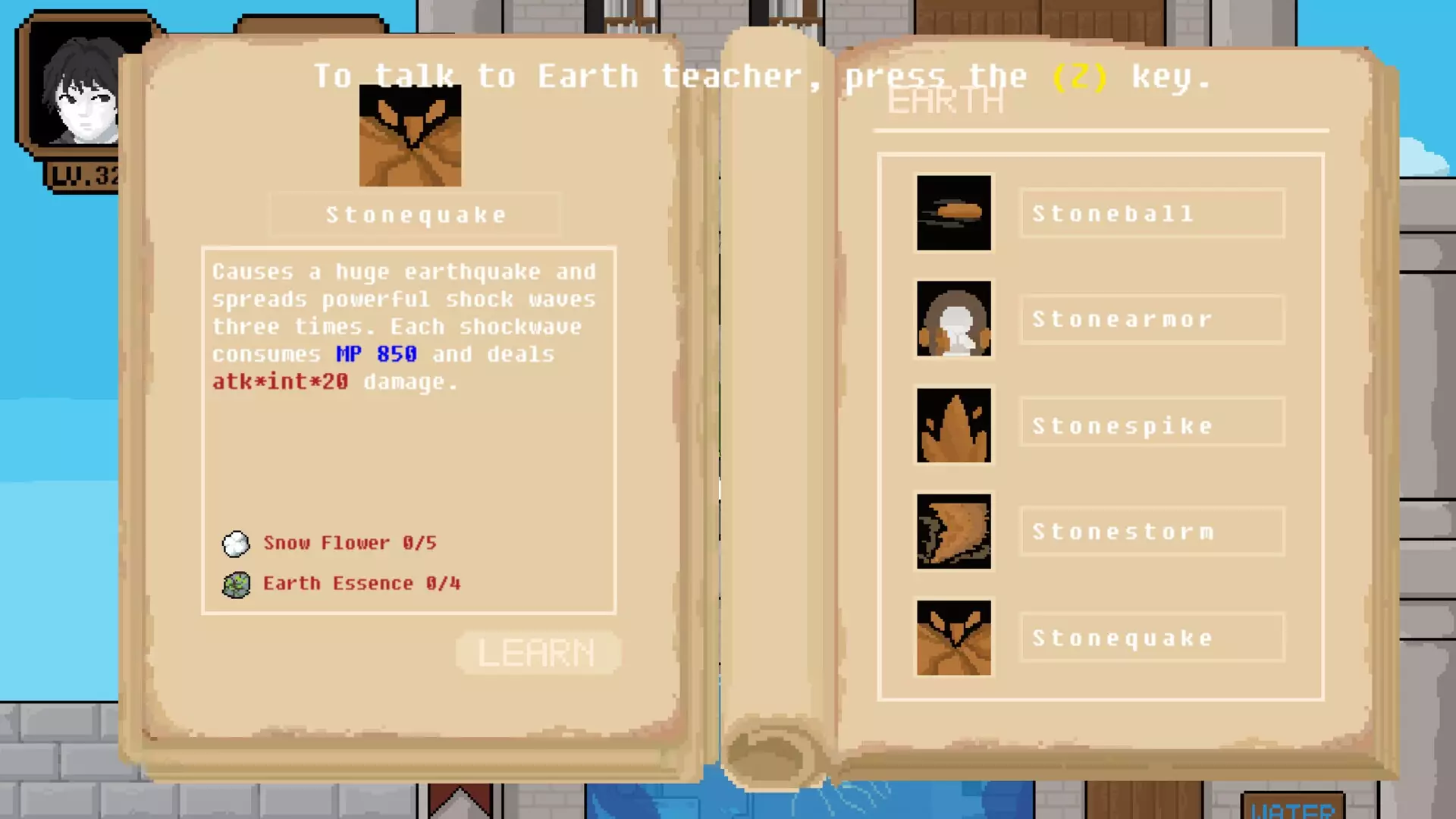Viewport: 1456px width, 819px height.
Task: Click the Stonearmor name label
Action: (1151, 319)
